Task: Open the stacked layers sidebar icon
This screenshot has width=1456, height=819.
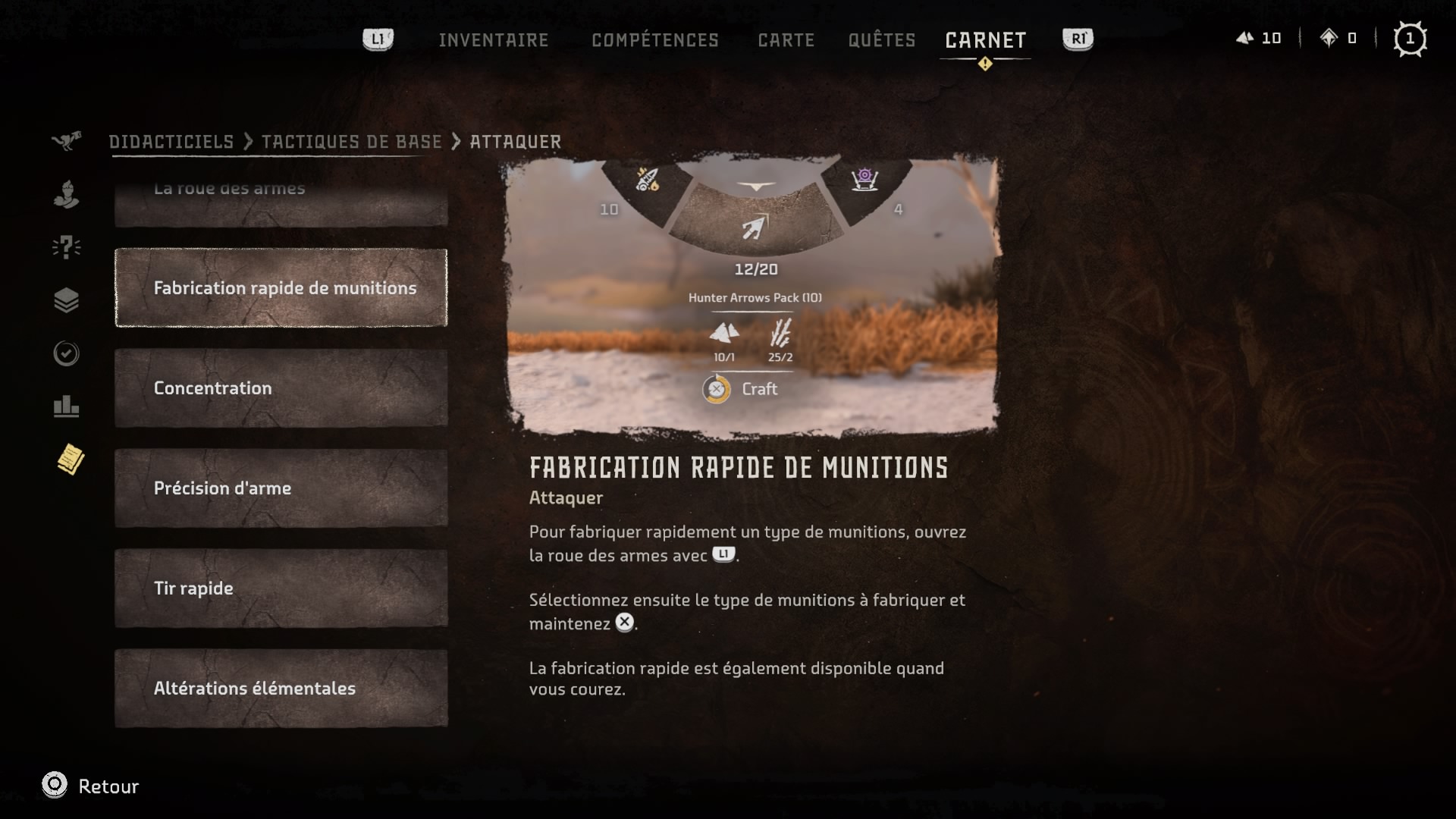Action: 67,300
